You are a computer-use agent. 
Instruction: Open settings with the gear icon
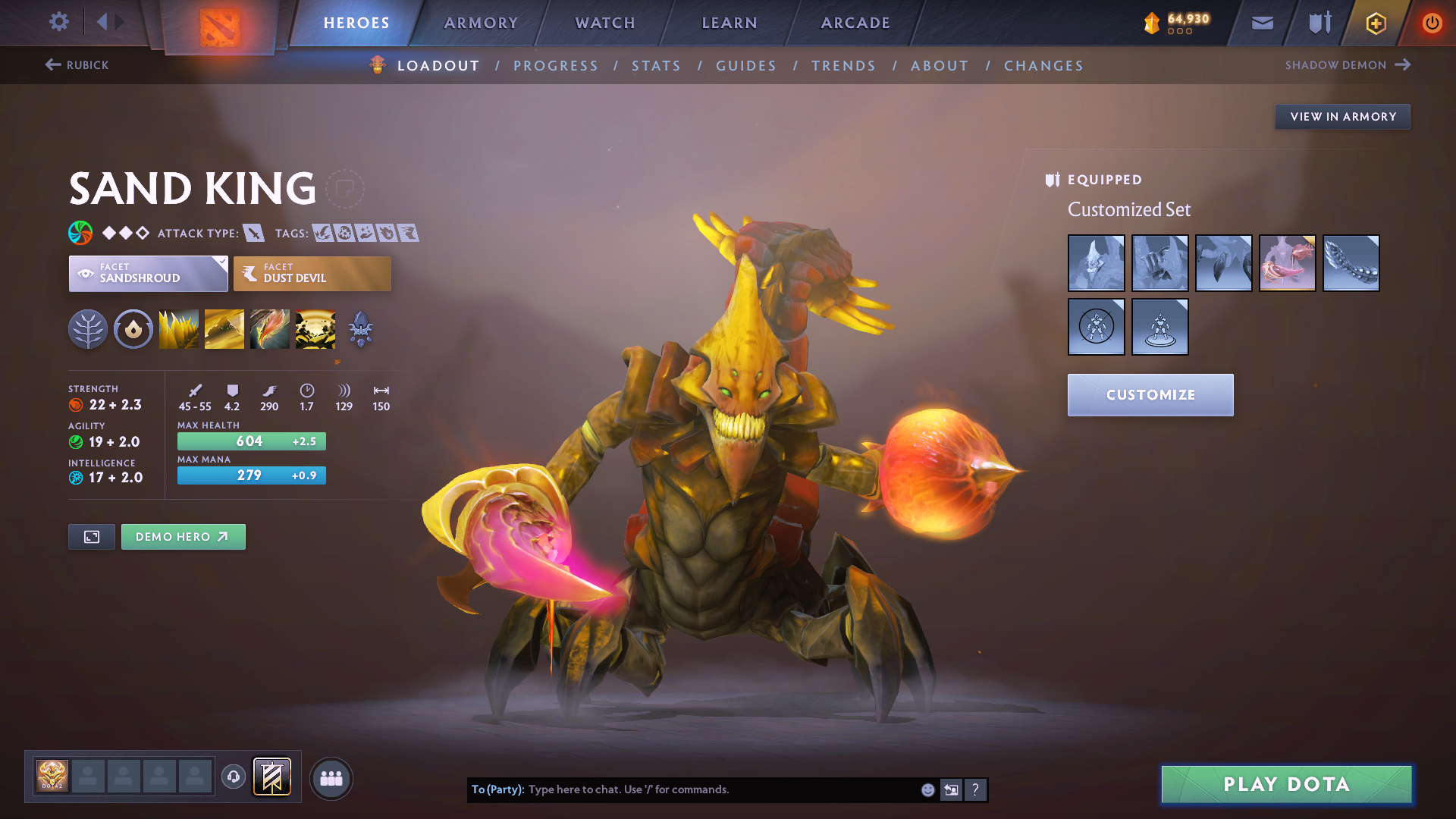(x=59, y=21)
